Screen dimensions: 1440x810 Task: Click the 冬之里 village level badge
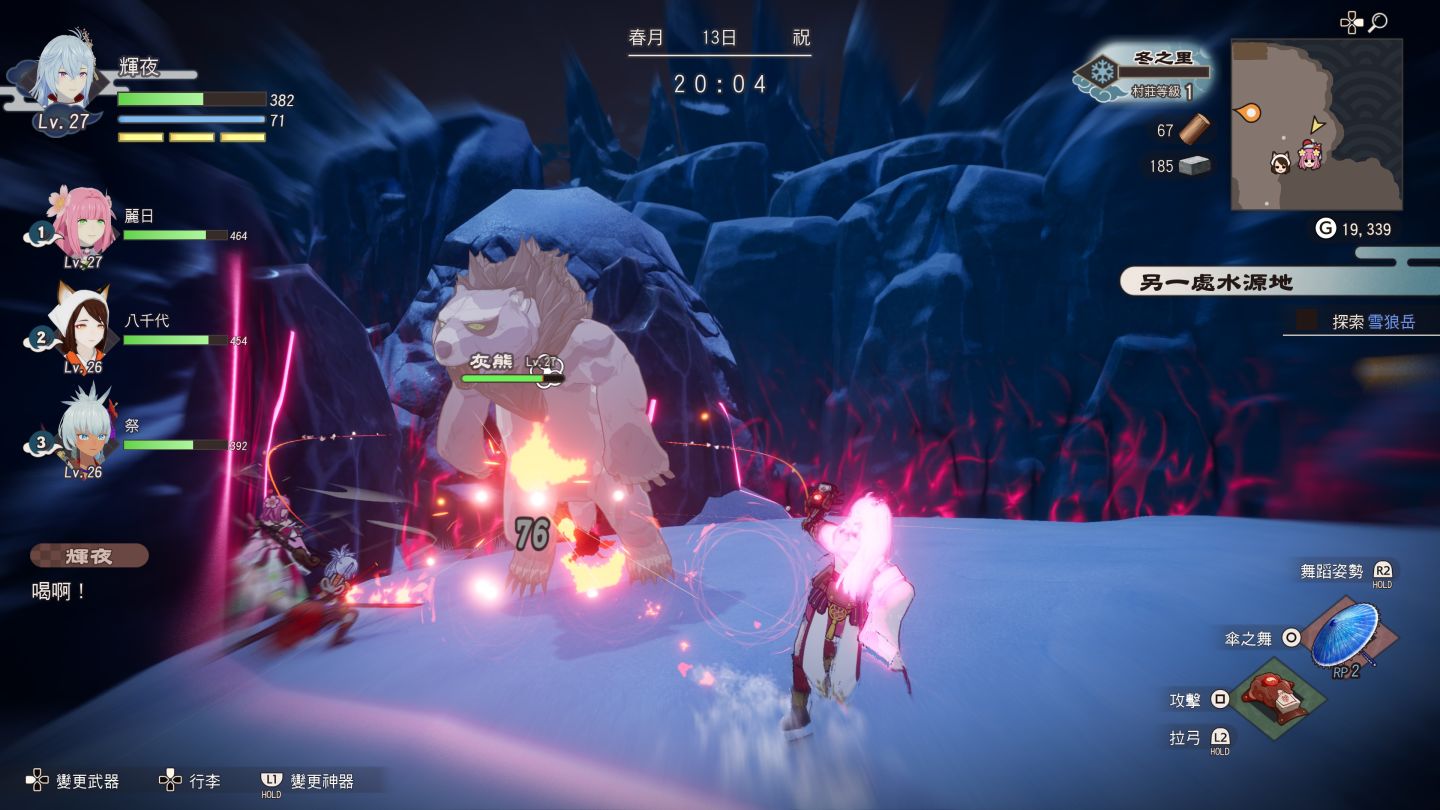1145,73
